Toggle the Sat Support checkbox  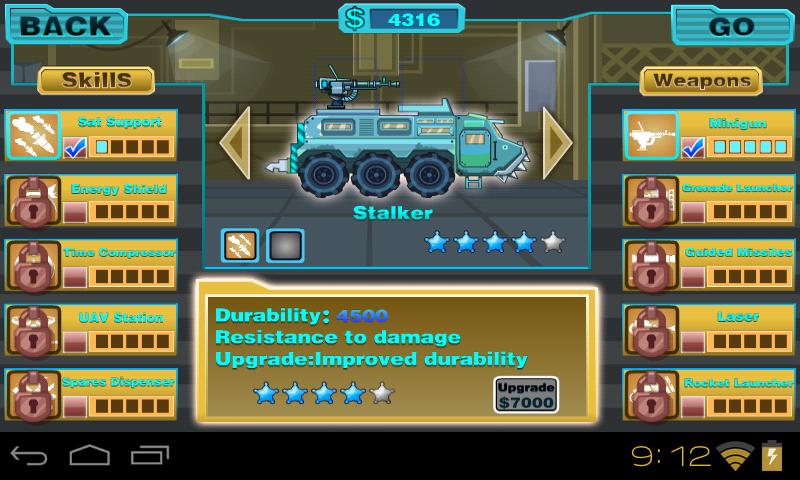pyautogui.click(x=75, y=148)
